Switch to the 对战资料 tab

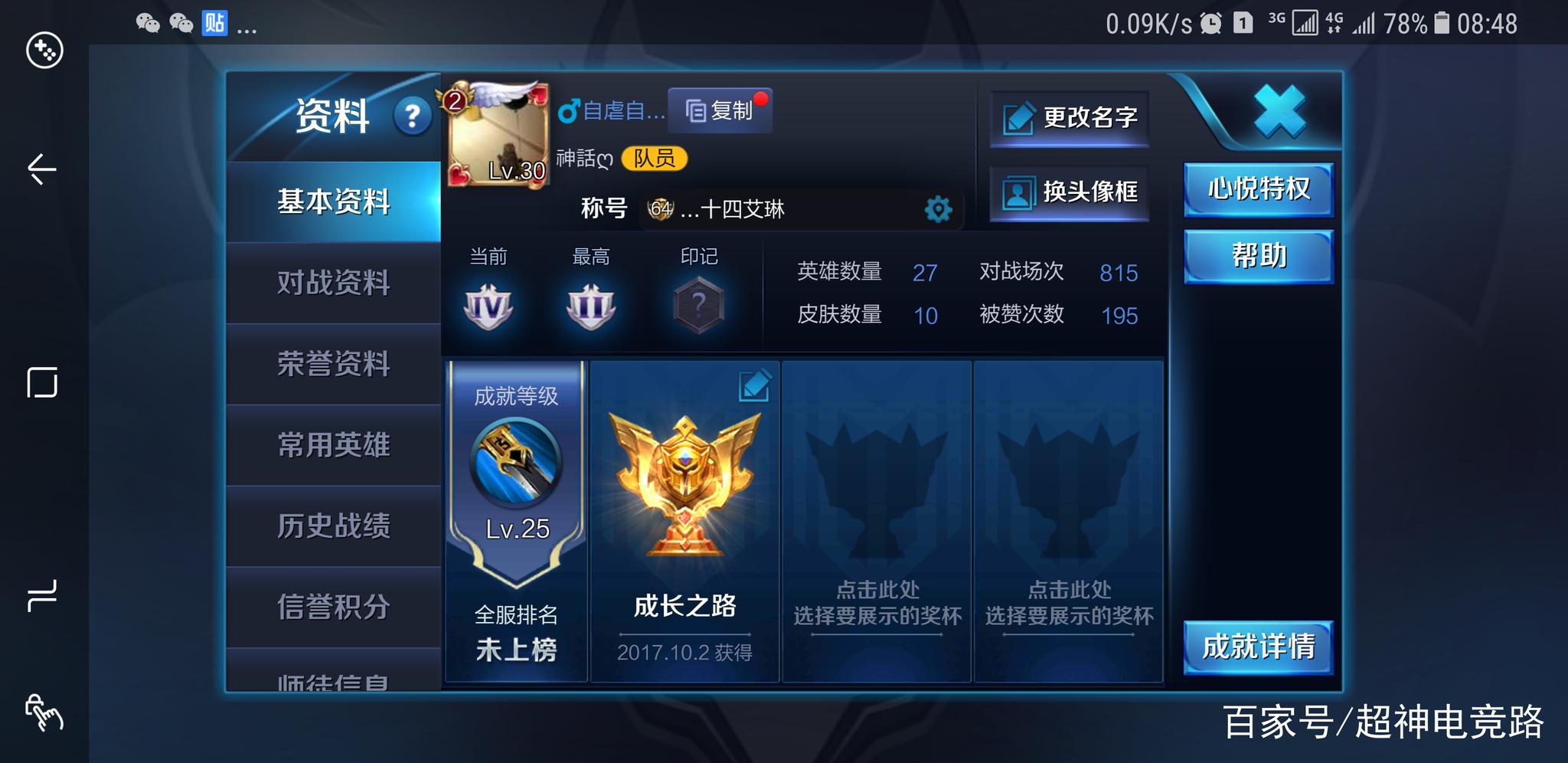pyautogui.click(x=335, y=283)
